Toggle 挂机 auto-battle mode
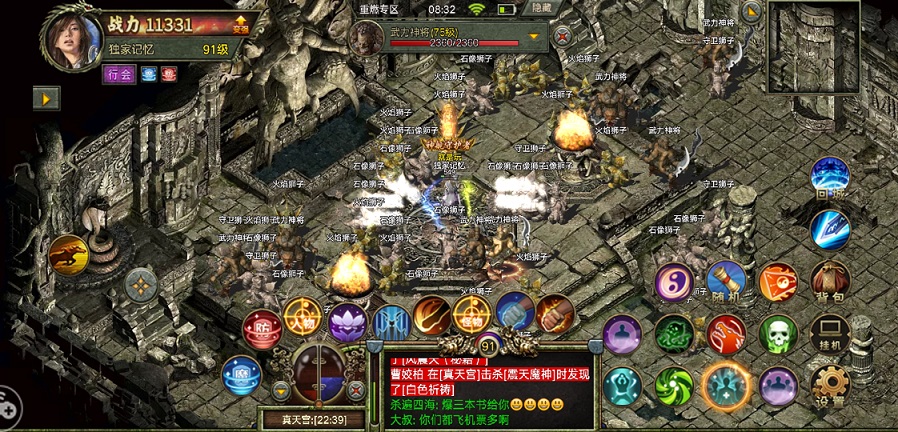 [829, 335]
